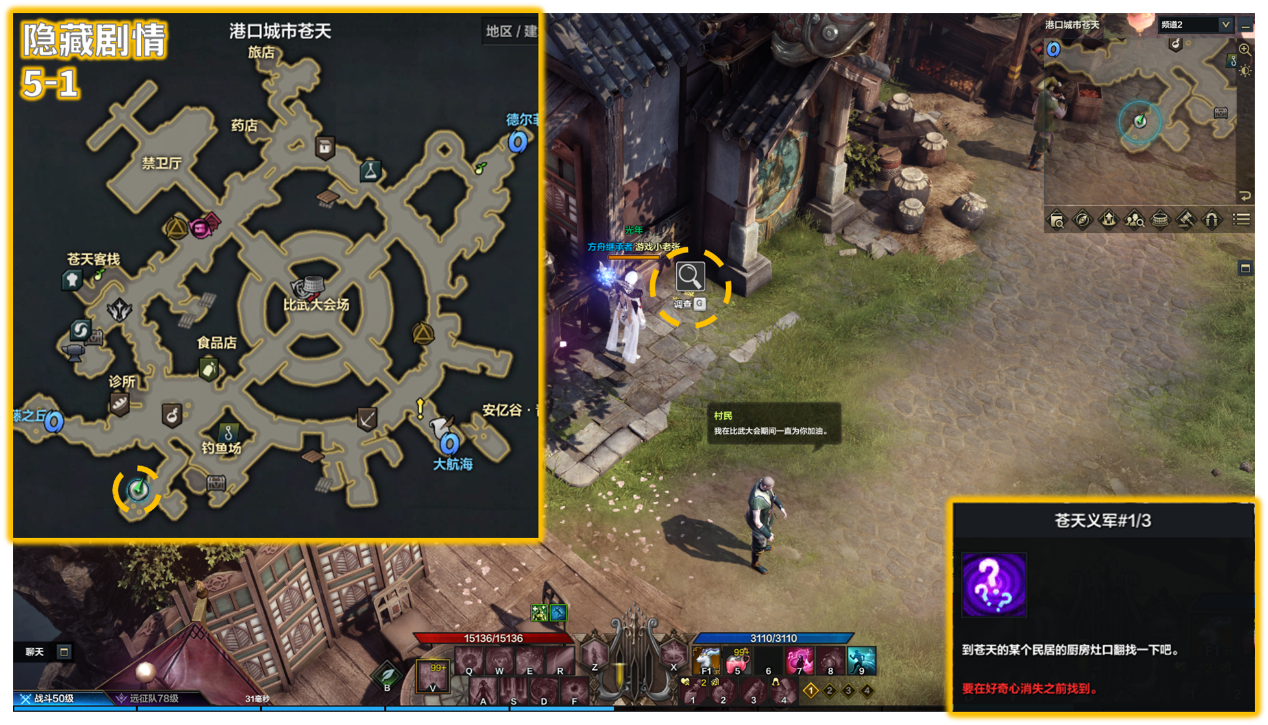This screenshot has height=725, width=1268.
Task: Open the compass icon below minimap
Action: coord(1082,219)
